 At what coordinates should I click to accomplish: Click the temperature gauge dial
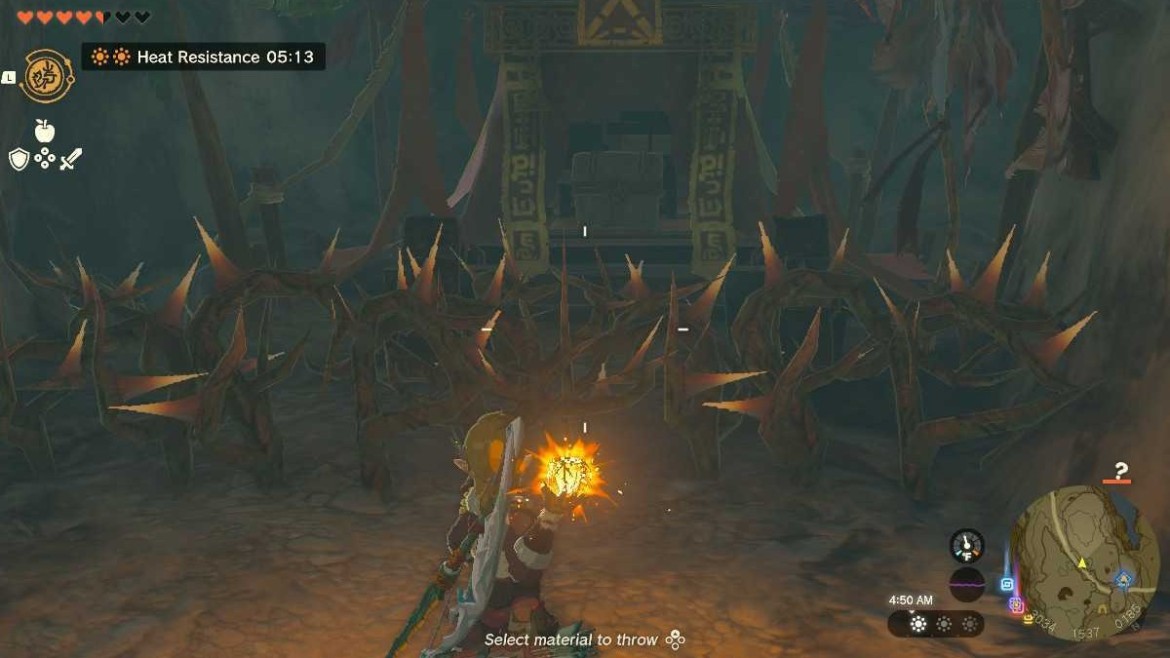tap(966, 546)
